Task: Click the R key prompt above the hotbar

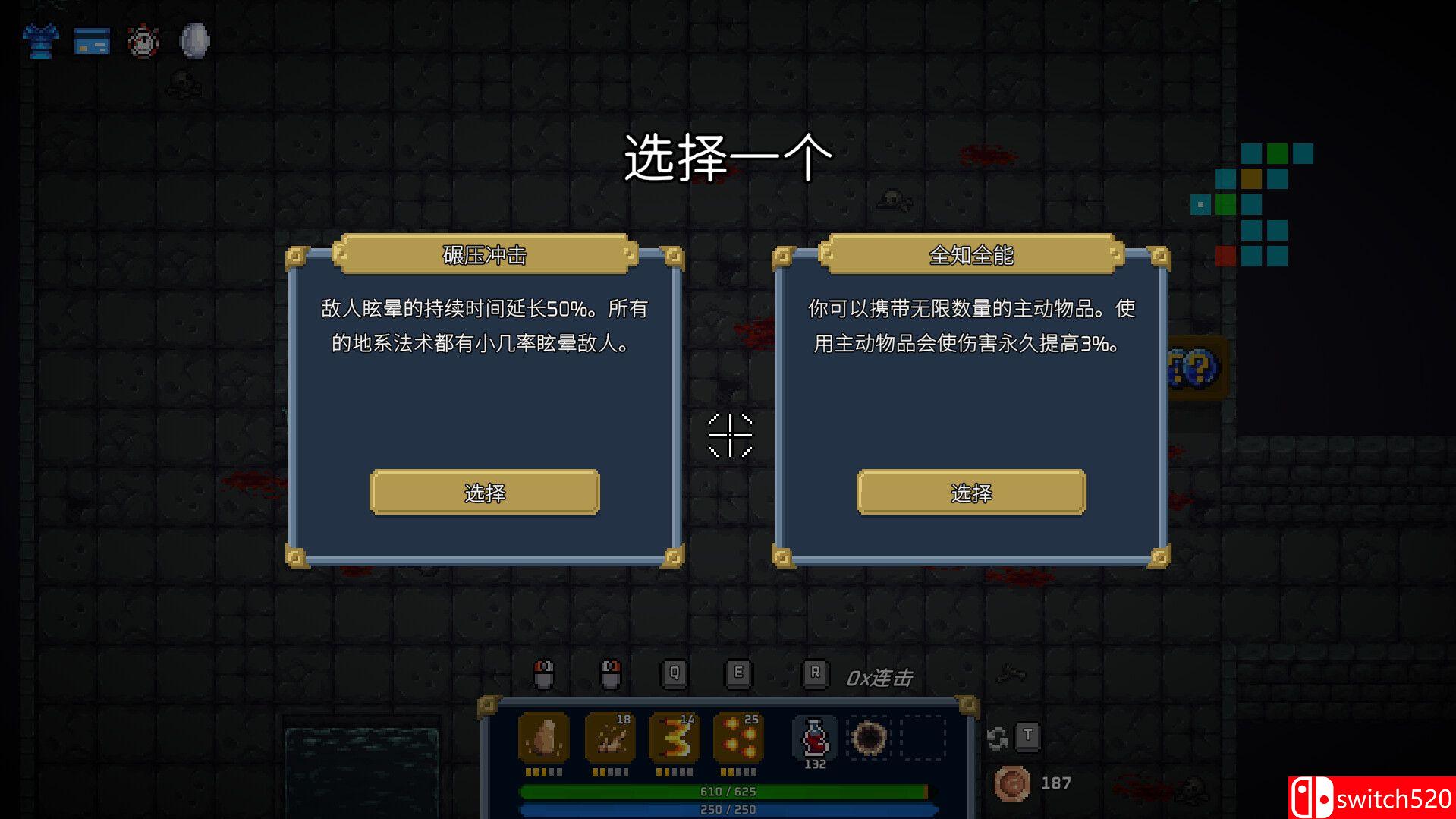Action: pyautogui.click(x=816, y=674)
